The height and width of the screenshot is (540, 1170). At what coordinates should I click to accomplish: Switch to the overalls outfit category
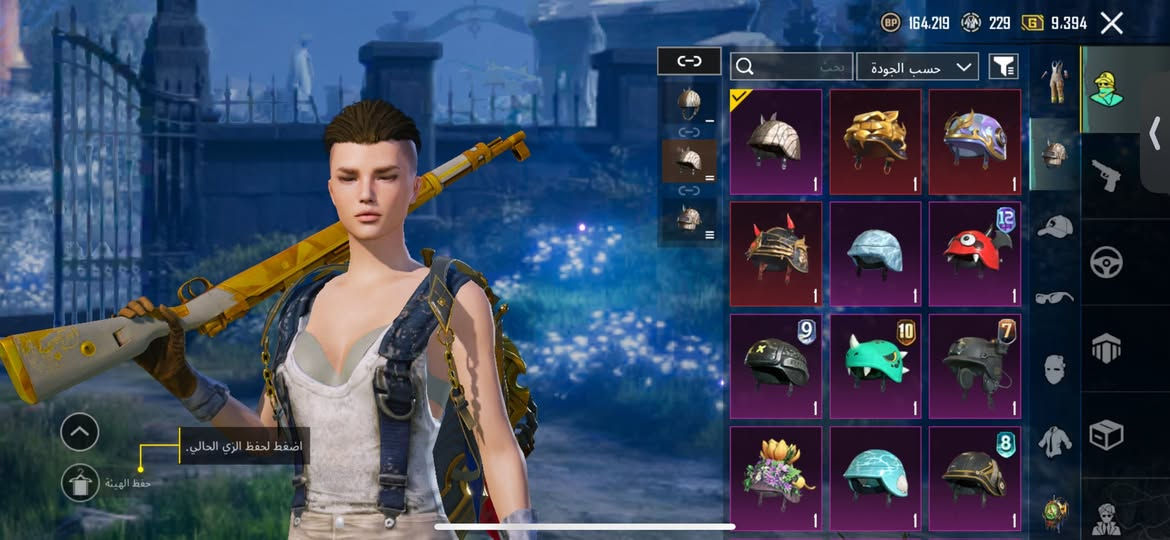[1053, 82]
